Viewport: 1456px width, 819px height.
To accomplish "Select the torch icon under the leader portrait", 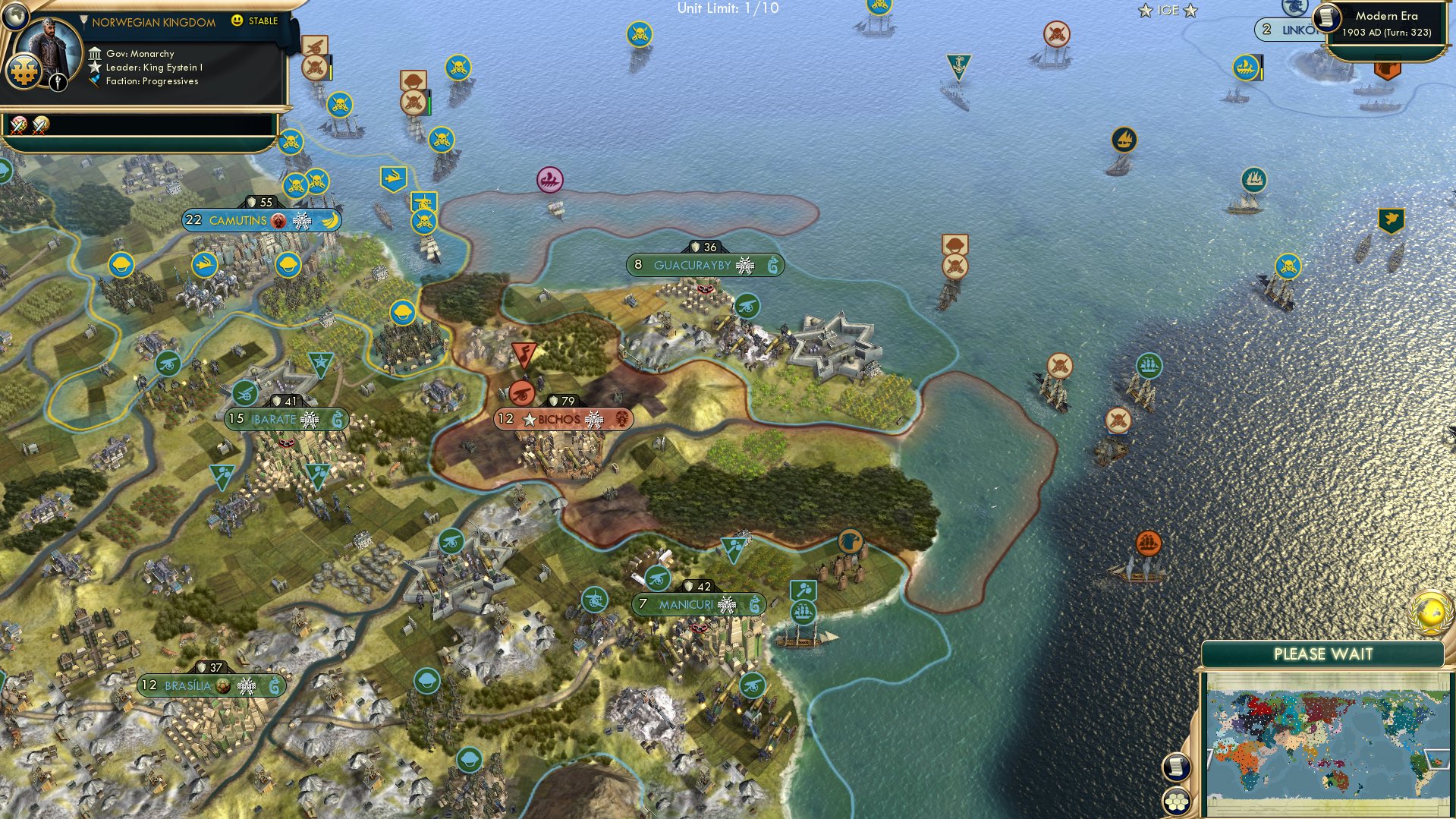I will pyautogui.click(x=58, y=82).
